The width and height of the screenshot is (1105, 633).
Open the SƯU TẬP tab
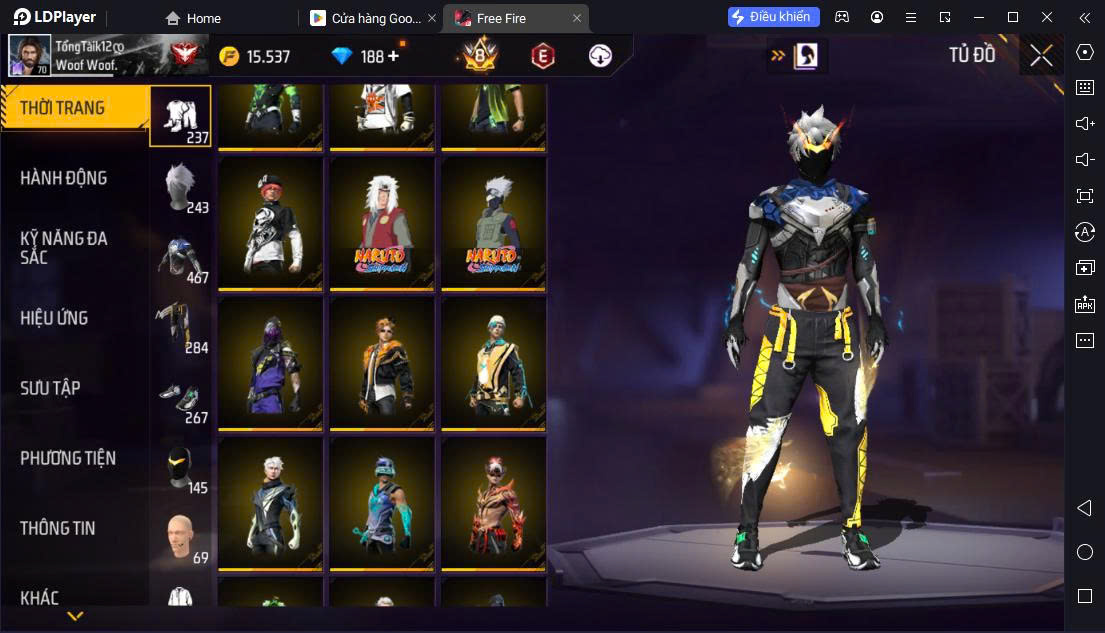click(50, 388)
